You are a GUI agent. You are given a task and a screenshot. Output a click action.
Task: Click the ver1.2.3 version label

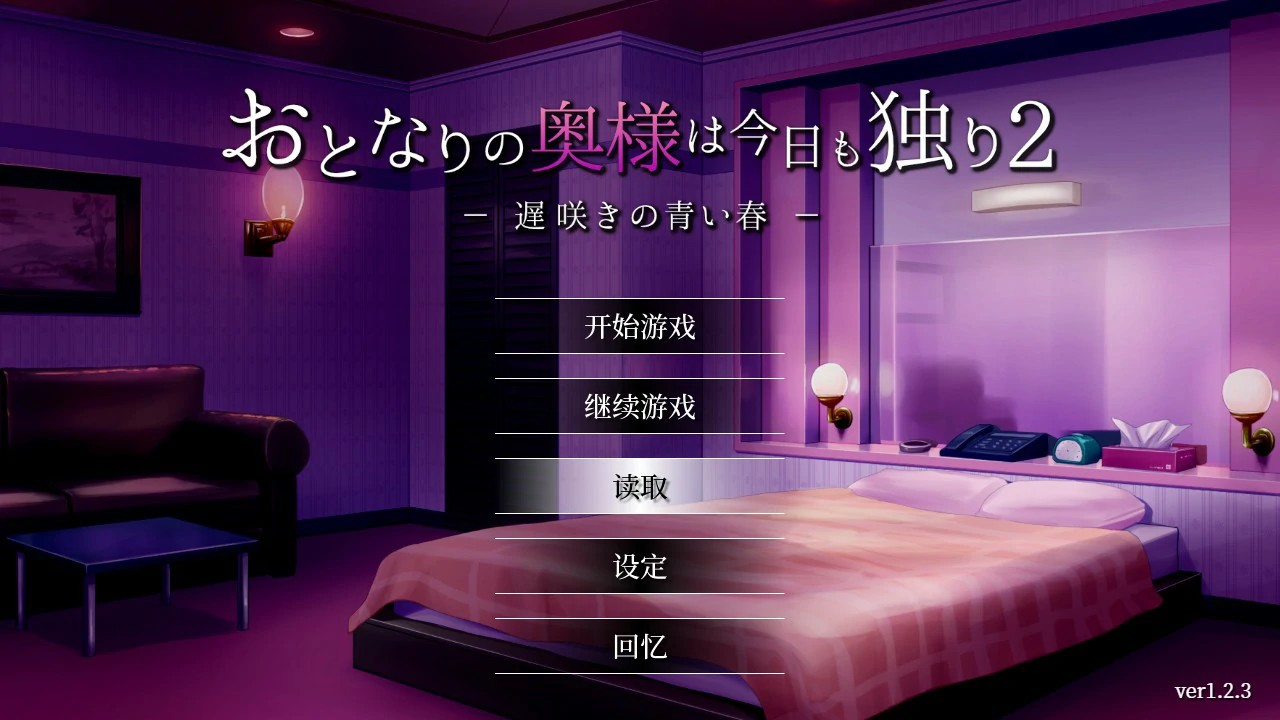click(1212, 689)
